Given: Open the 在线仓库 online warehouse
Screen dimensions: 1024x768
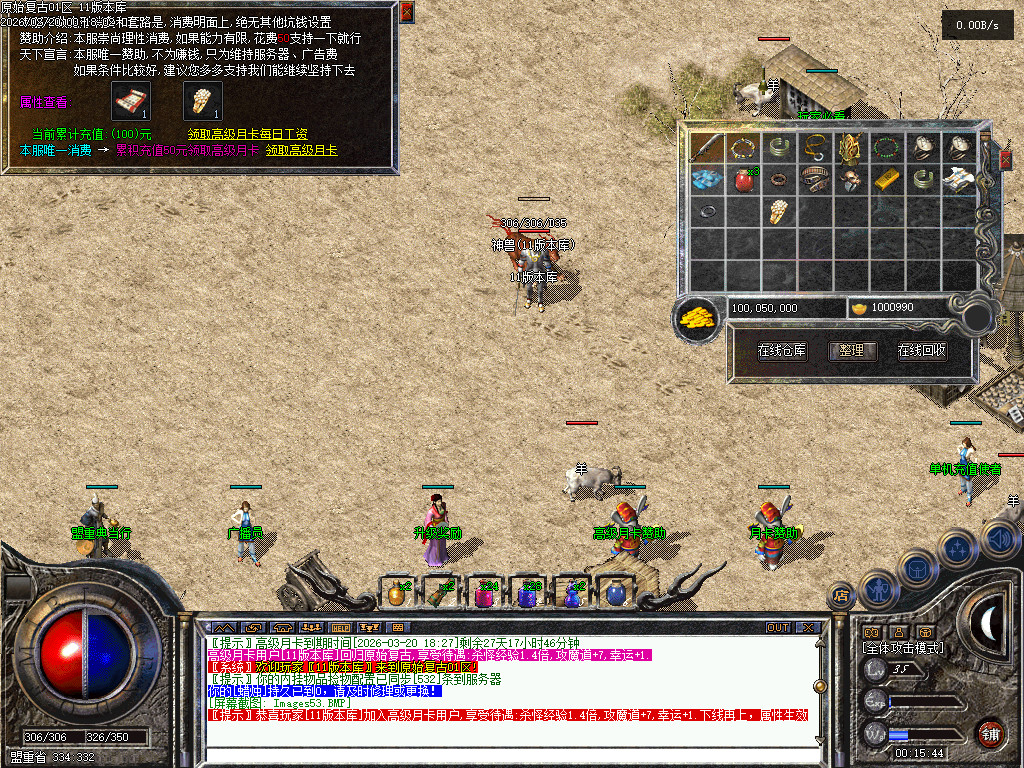Looking at the screenshot, I should pyautogui.click(x=782, y=351).
